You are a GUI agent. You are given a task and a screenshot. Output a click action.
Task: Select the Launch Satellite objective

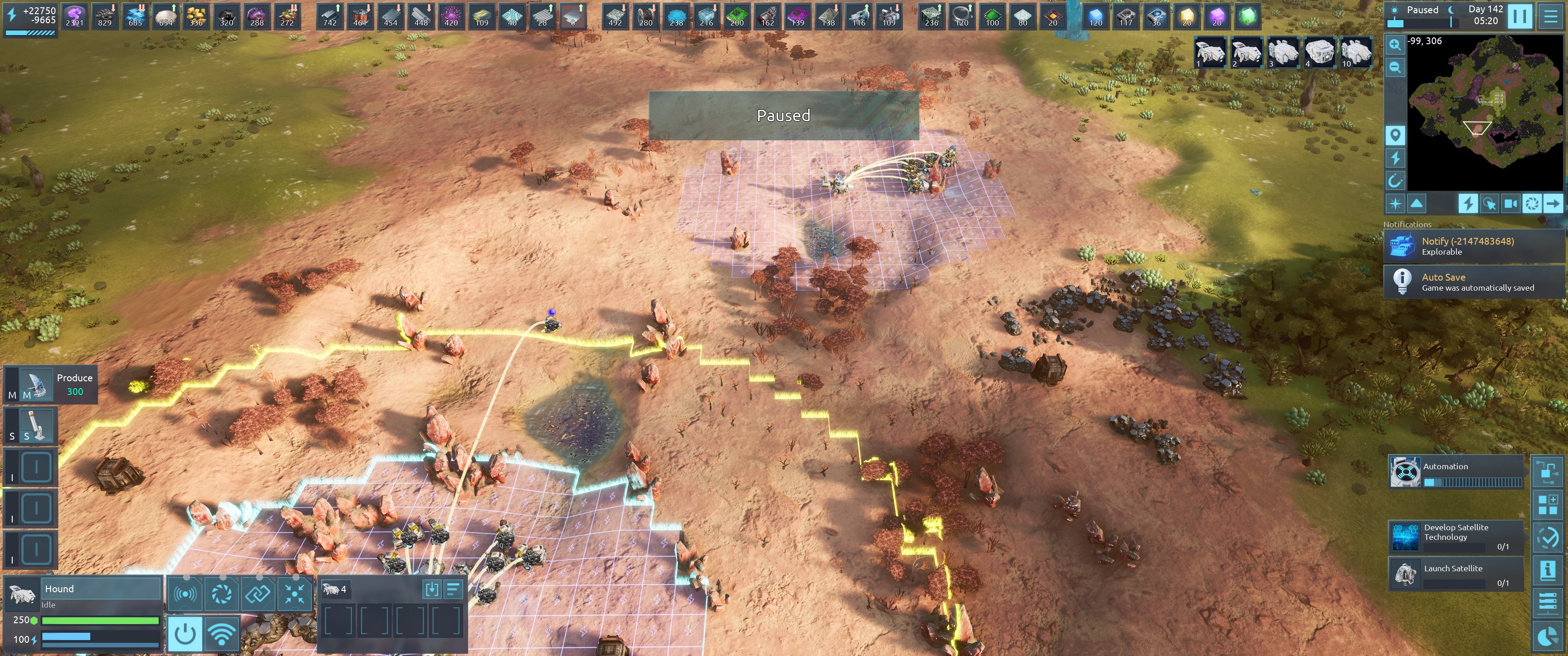1456,573
